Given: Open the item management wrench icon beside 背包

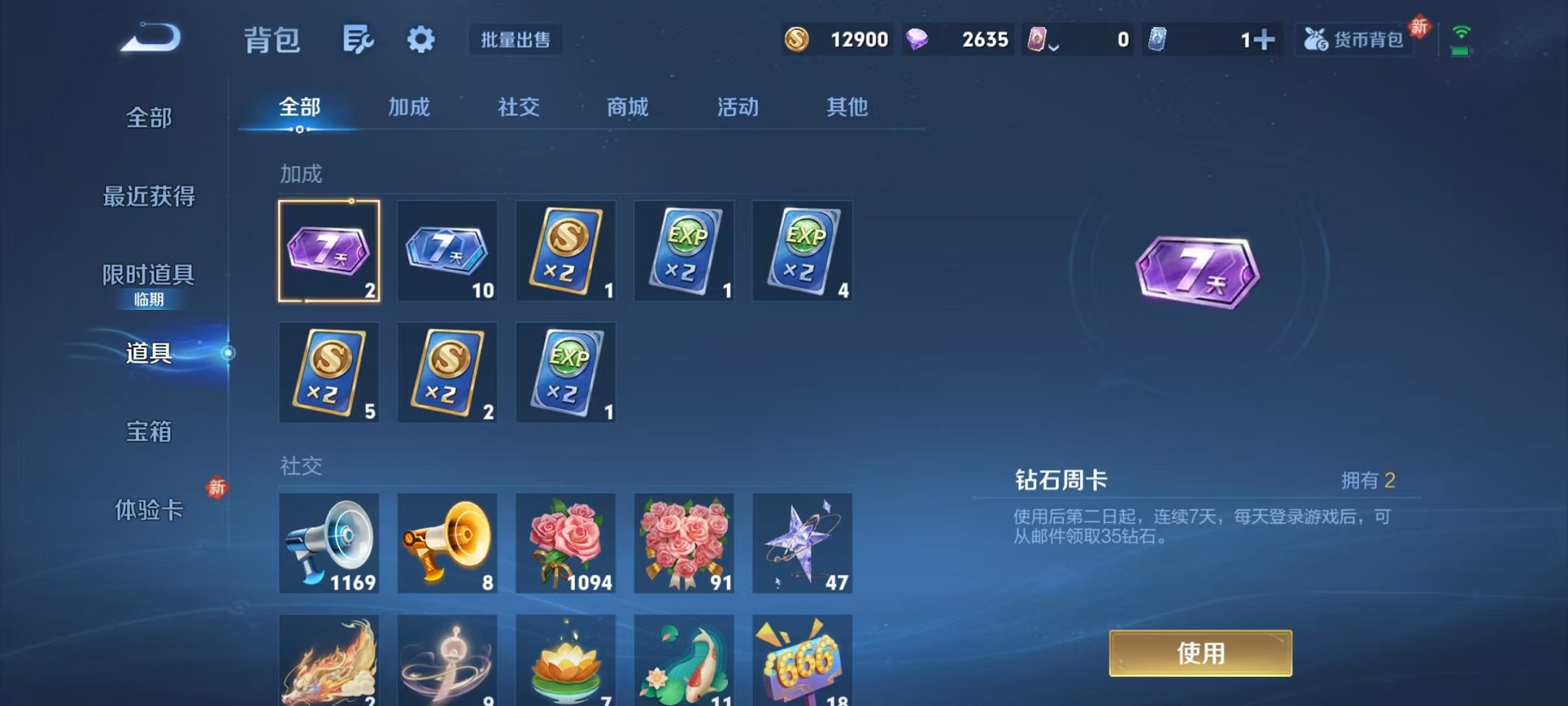Looking at the screenshot, I should click(360, 39).
